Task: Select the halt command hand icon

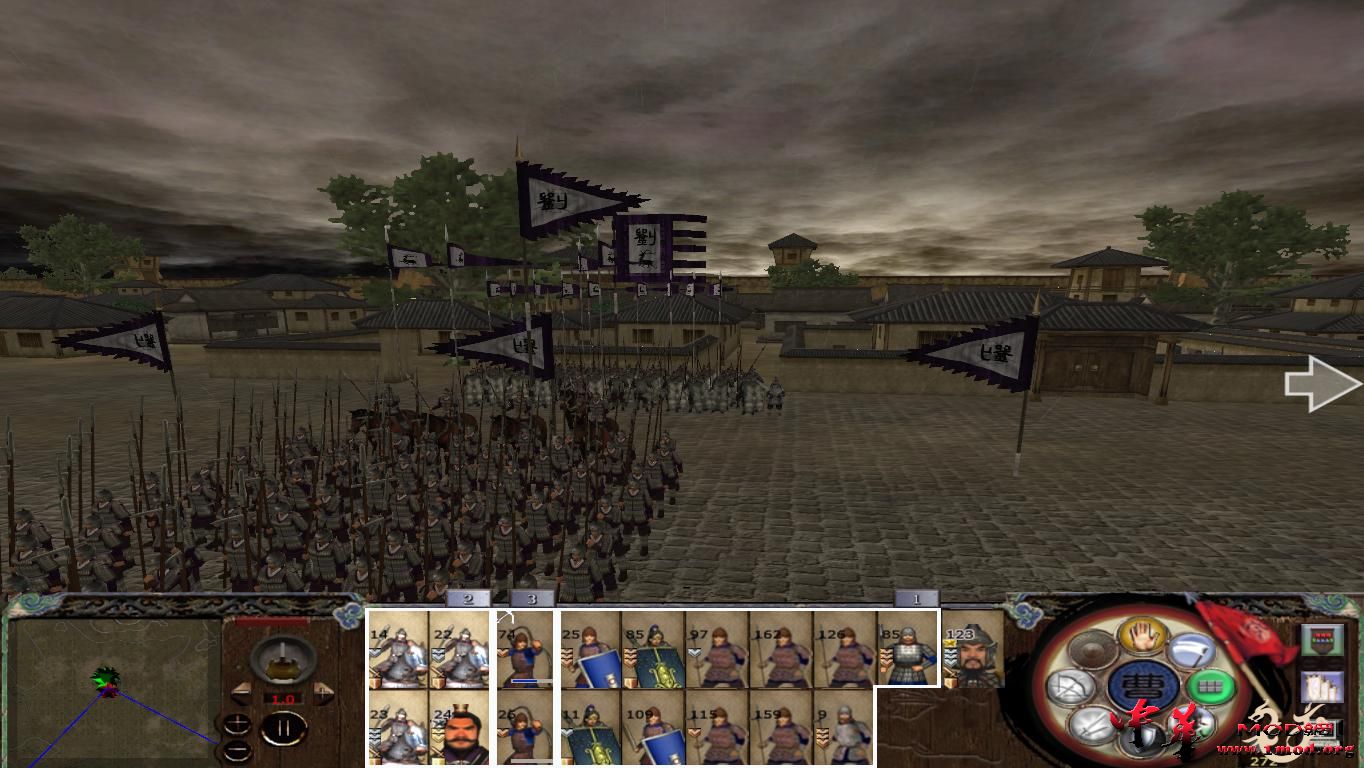Action: click(1141, 635)
